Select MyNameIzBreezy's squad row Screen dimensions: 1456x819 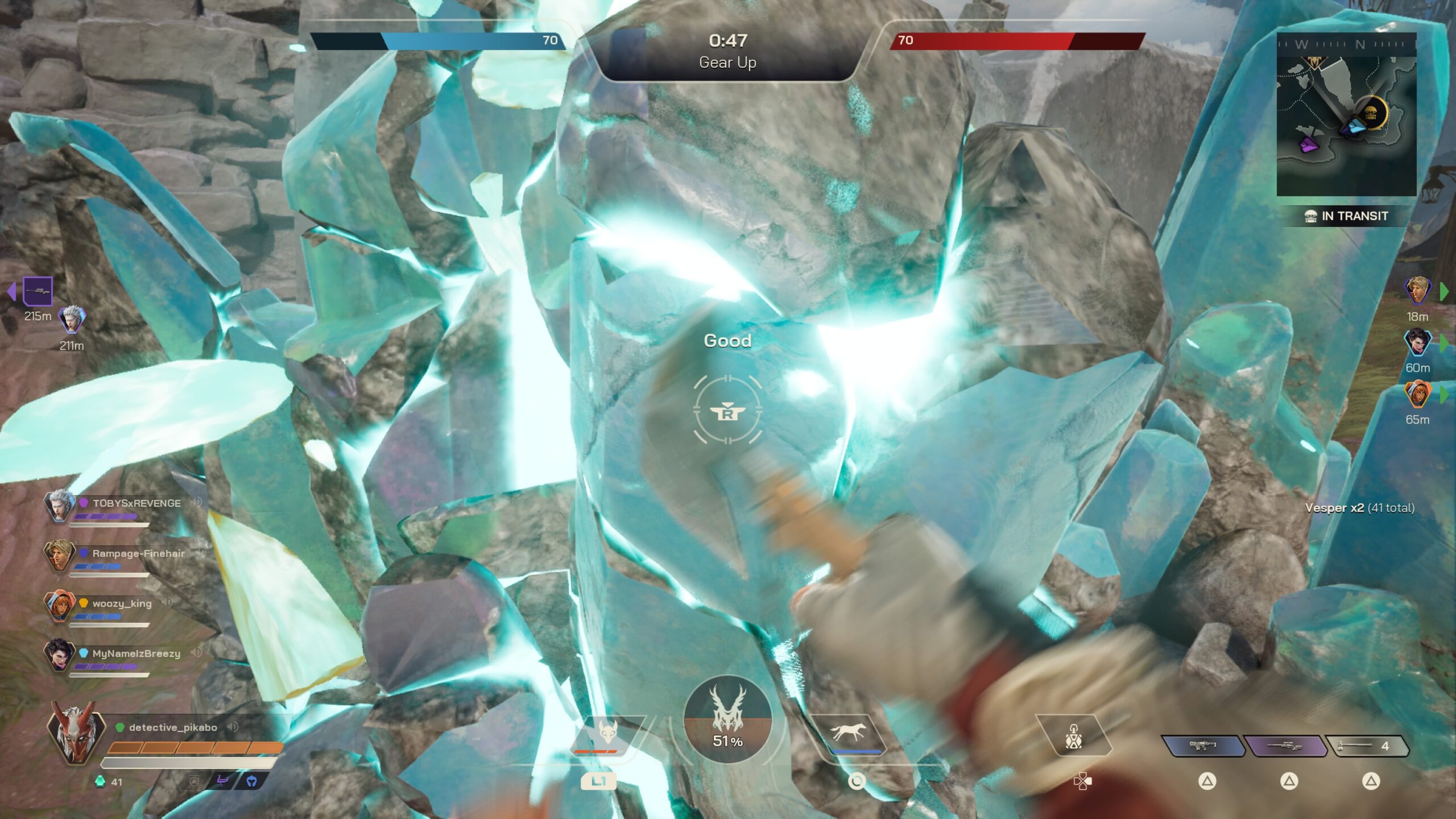click(136, 654)
